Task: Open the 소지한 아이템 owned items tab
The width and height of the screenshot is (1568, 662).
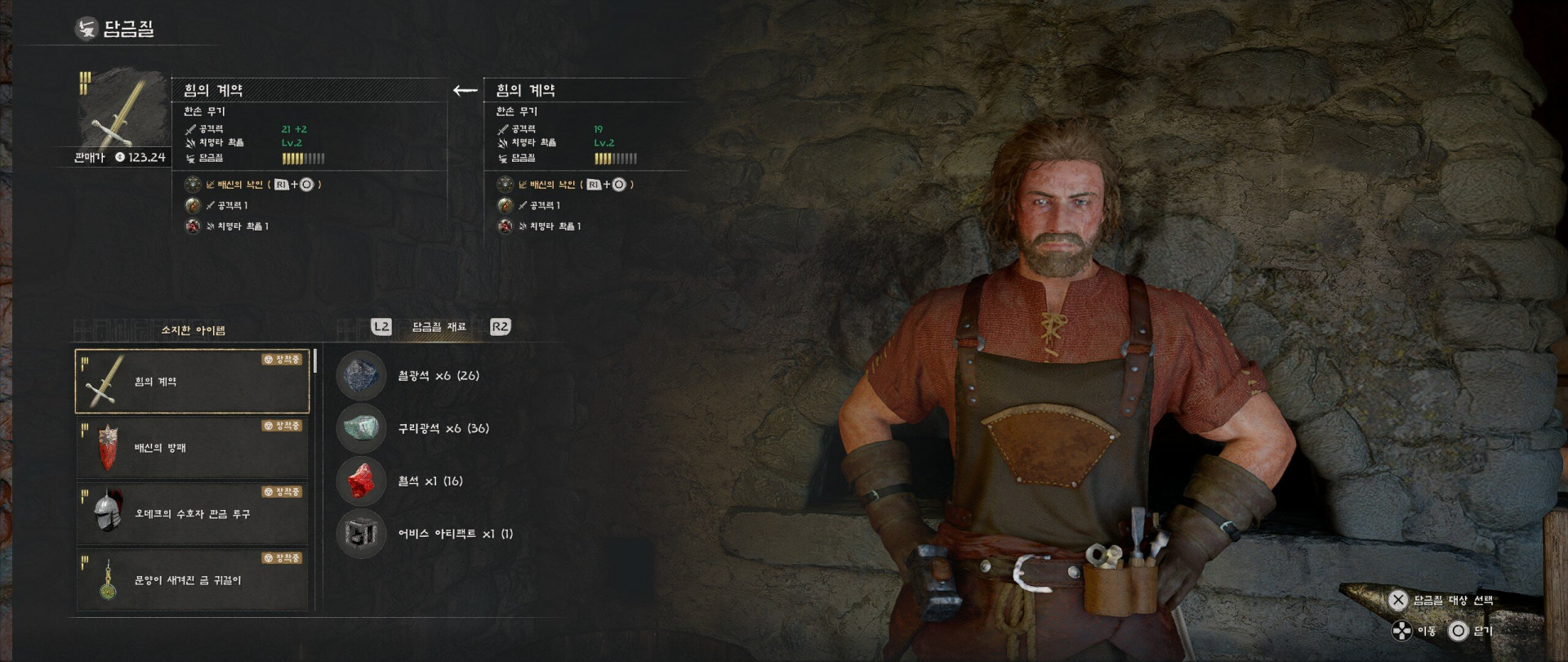Action: pyautogui.click(x=193, y=330)
